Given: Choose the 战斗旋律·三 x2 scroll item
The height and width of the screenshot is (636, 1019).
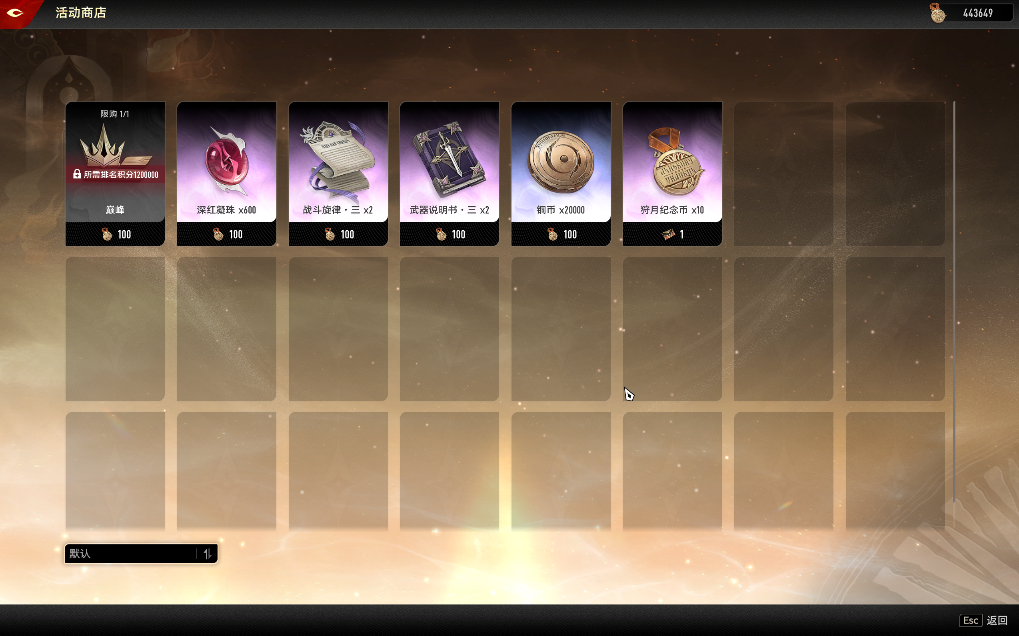Looking at the screenshot, I should pos(338,172).
